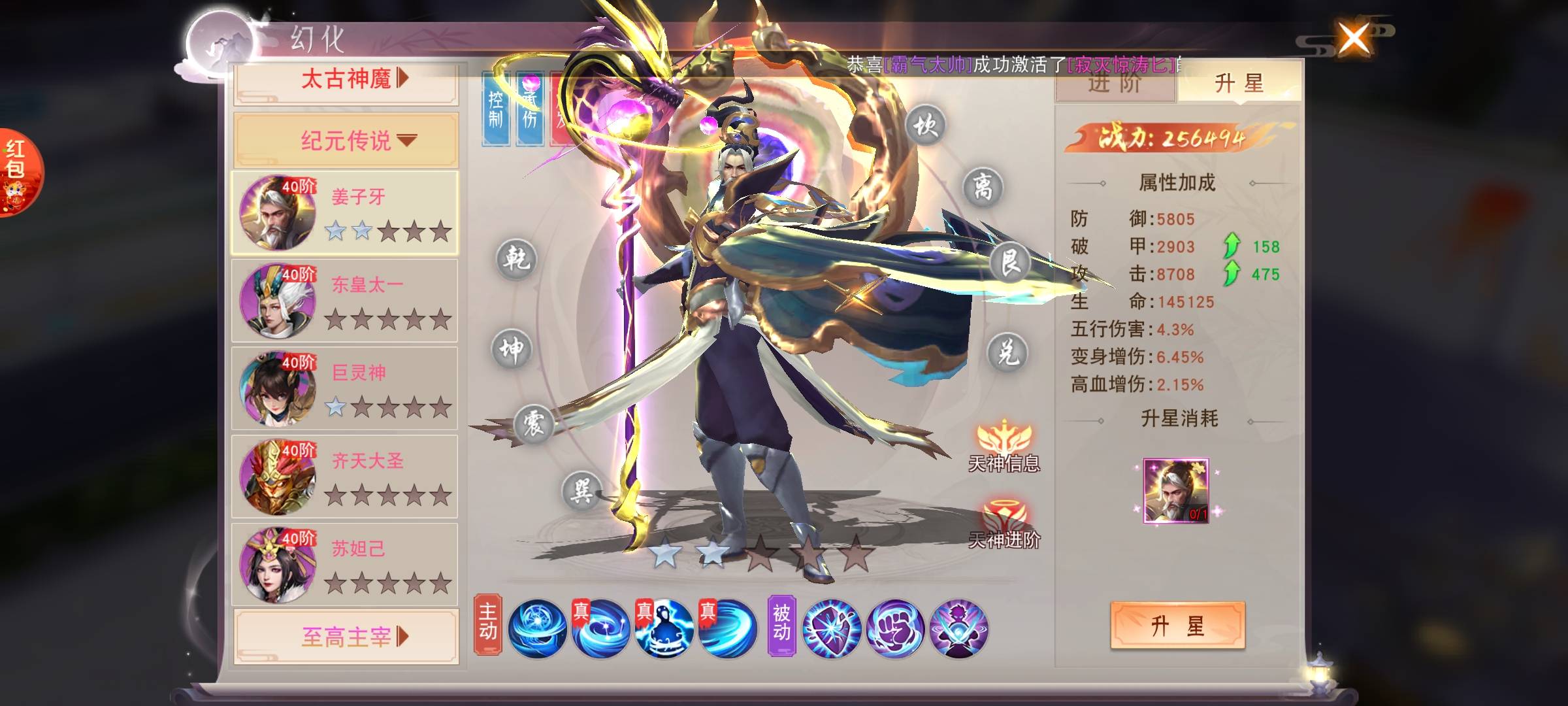Image resolution: width=1568 pixels, height=706 pixels.
Task: Select the 乾 trigram node
Action: pos(516,260)
